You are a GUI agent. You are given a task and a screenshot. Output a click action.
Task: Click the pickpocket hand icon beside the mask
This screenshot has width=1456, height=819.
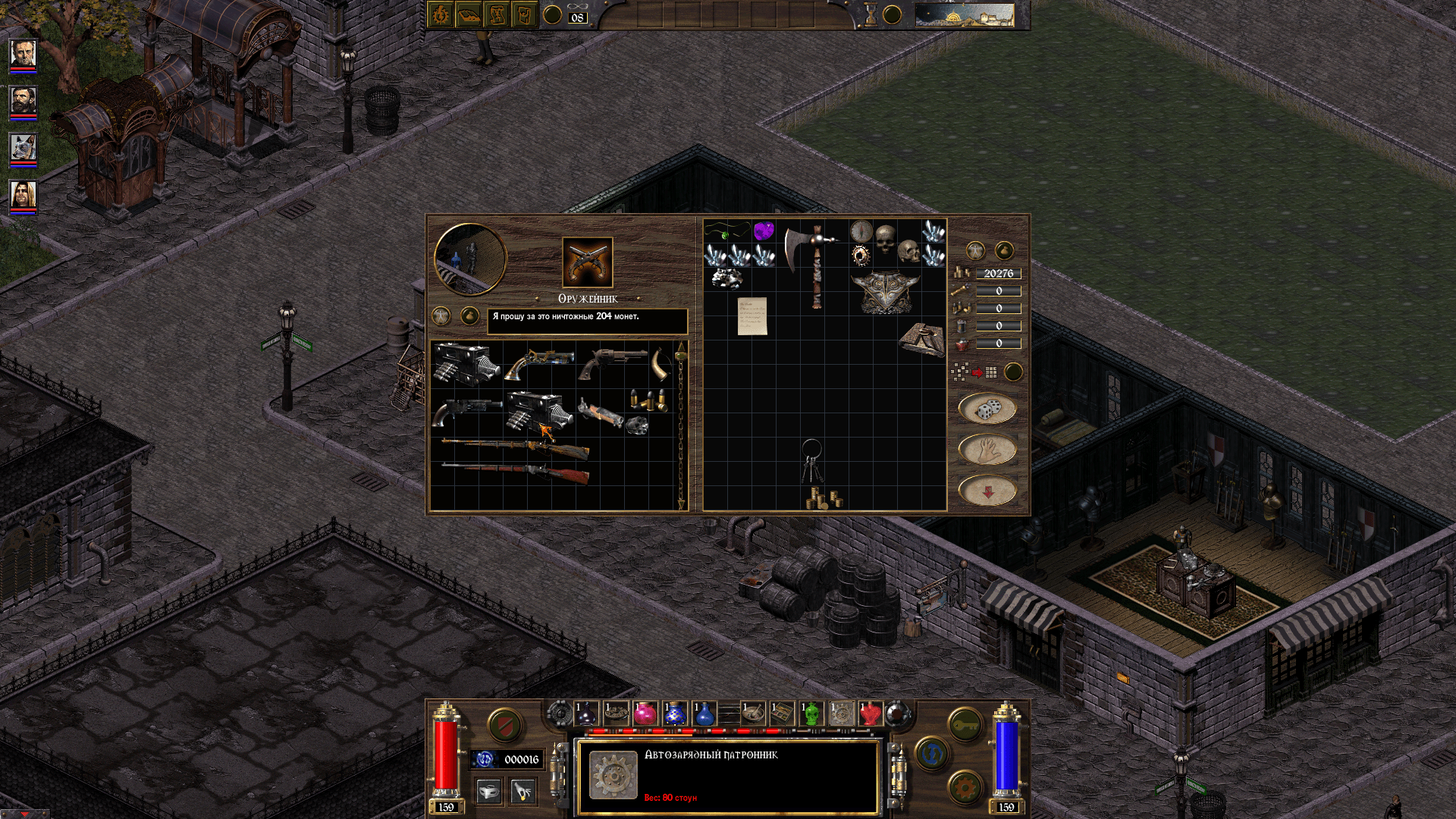(x=522, y=791)
